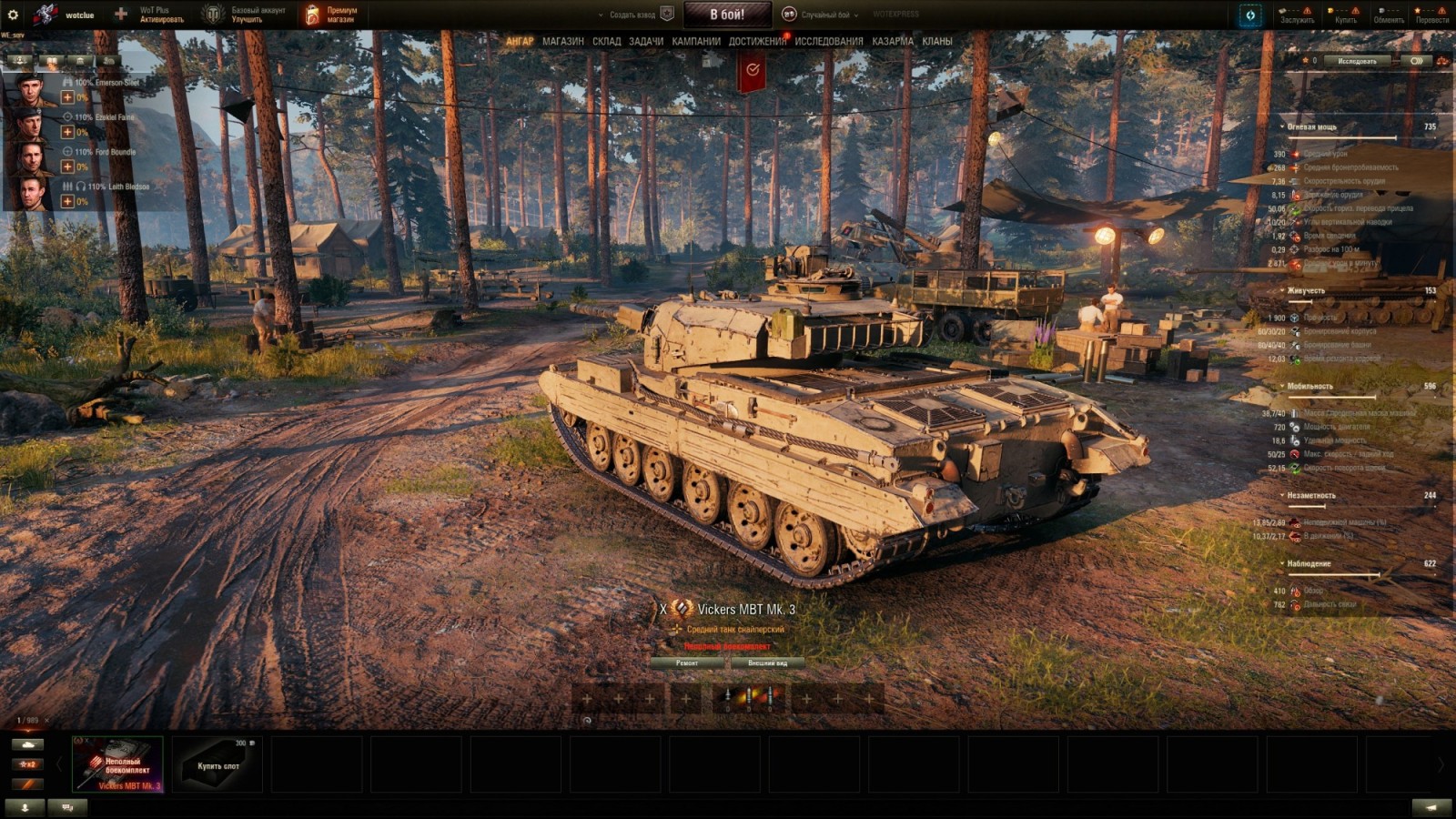
Task: Open the ИССЛЕДОВАНИЯ tab
Action: click(x=825, y=40)
